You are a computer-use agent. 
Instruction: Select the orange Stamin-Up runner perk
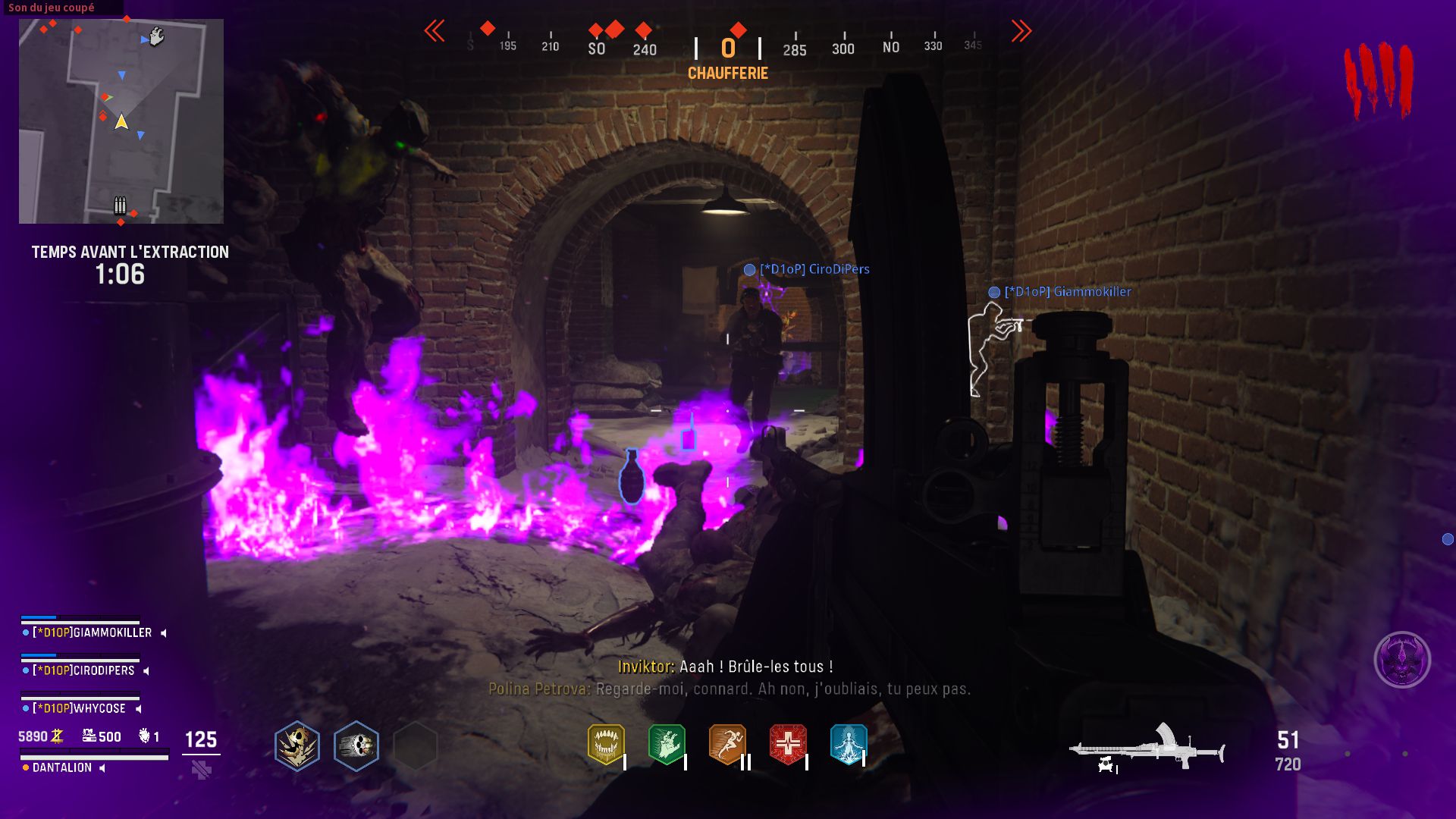(x=727, y=744)
